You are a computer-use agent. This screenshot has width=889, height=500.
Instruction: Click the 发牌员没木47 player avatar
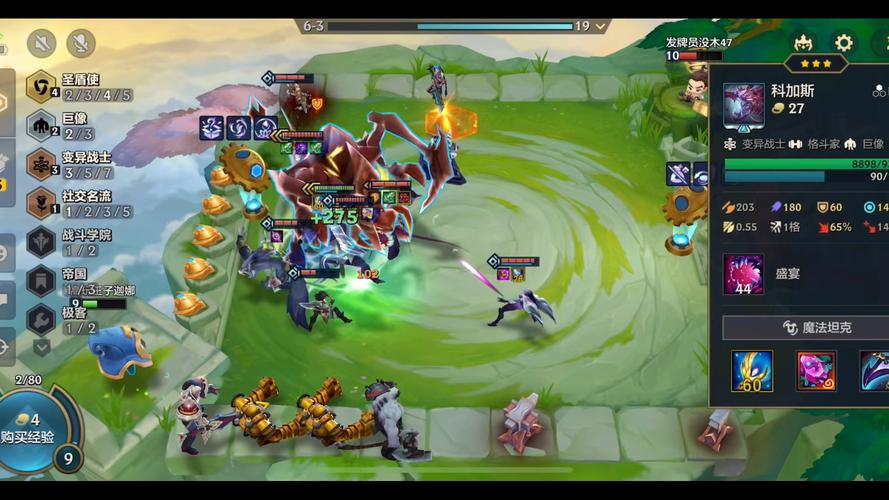[x=697, y=86]
